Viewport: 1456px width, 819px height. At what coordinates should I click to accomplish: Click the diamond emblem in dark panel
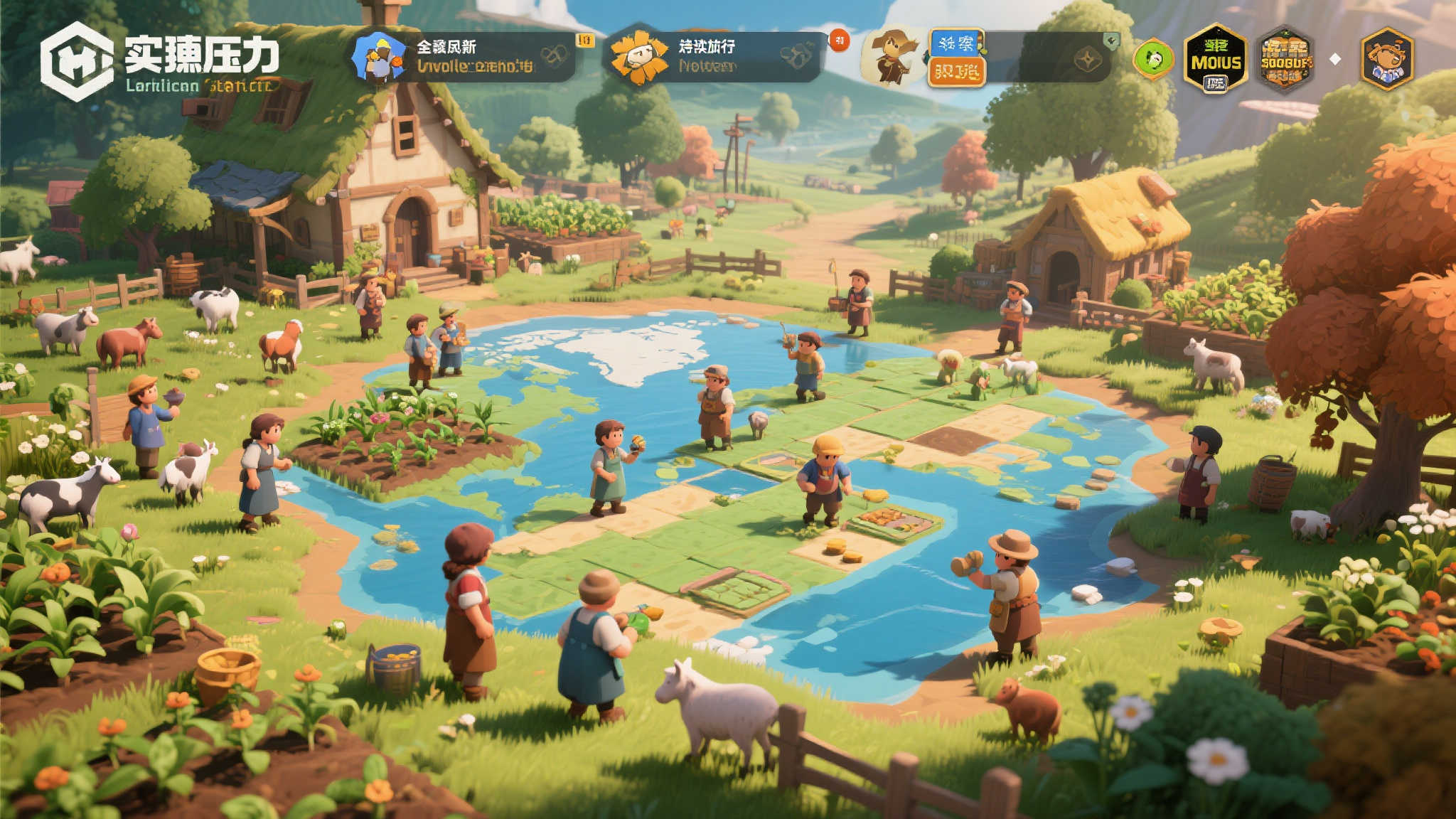(1087, 60)
